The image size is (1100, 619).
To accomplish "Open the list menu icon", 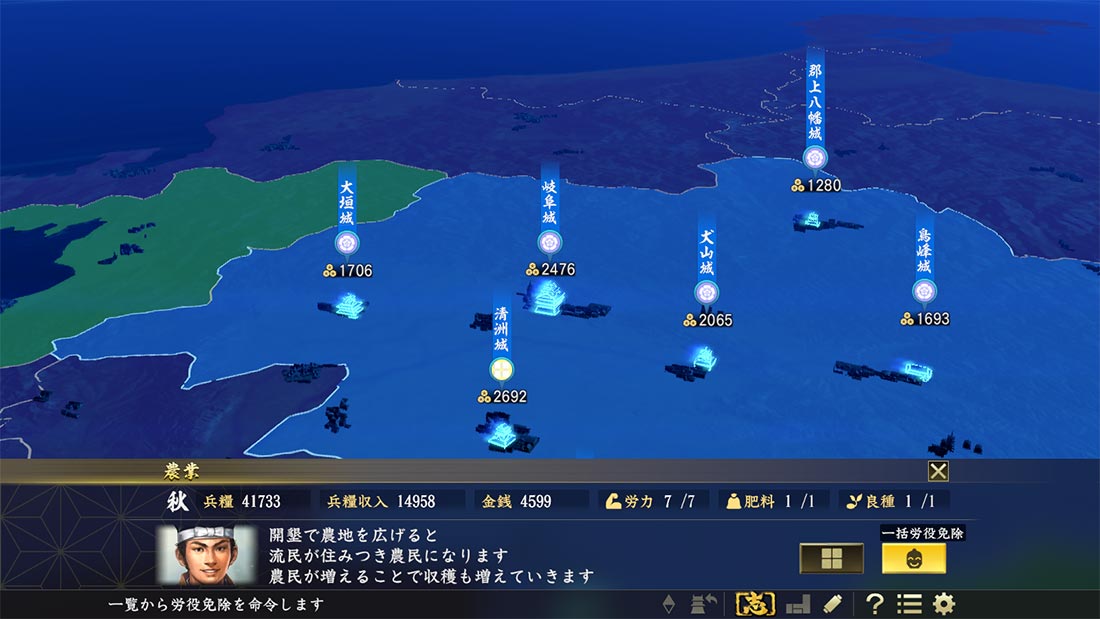I will pos(908,604).
